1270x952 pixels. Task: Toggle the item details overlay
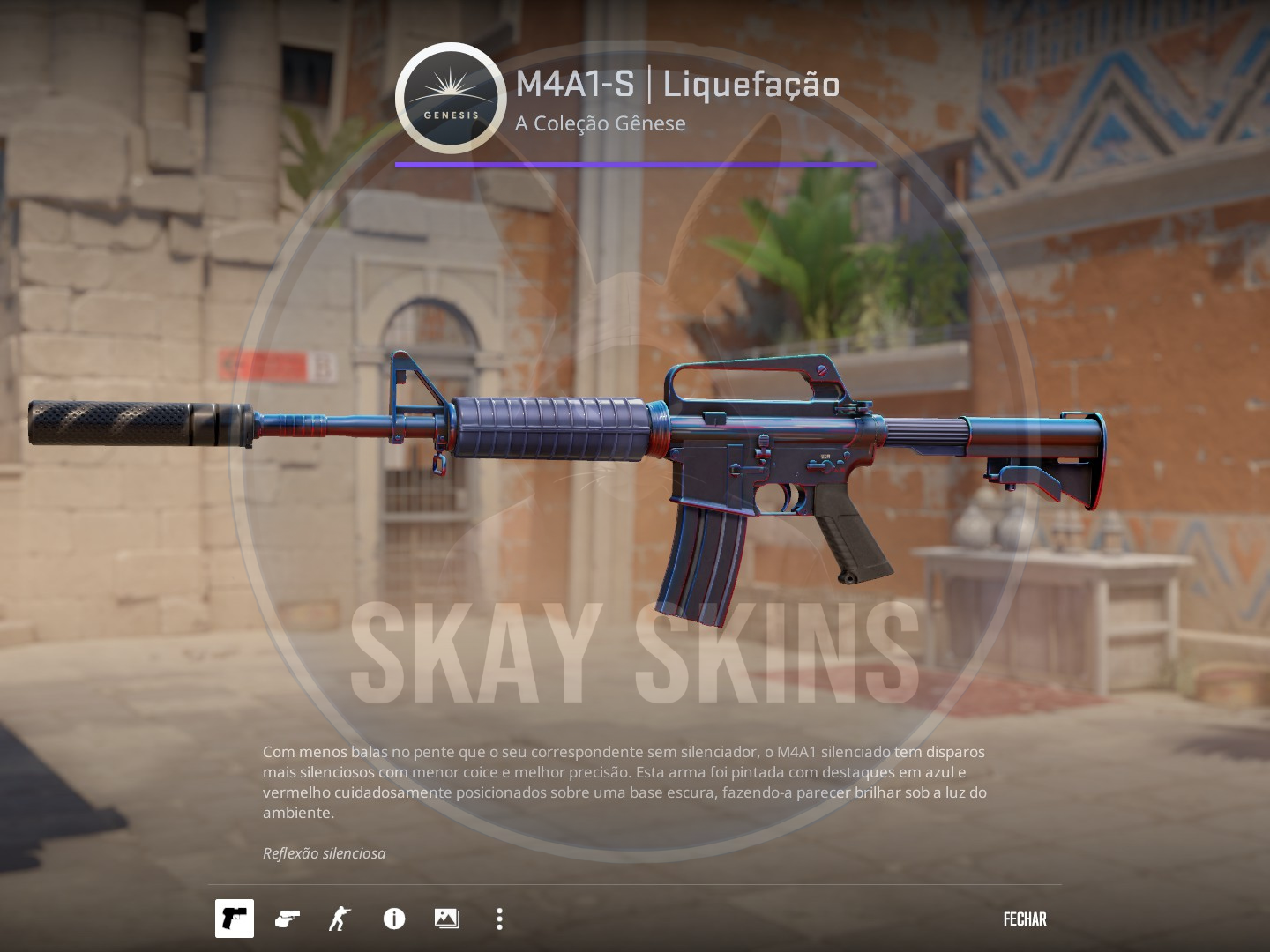pyautogui.click(x=393, y=919)
